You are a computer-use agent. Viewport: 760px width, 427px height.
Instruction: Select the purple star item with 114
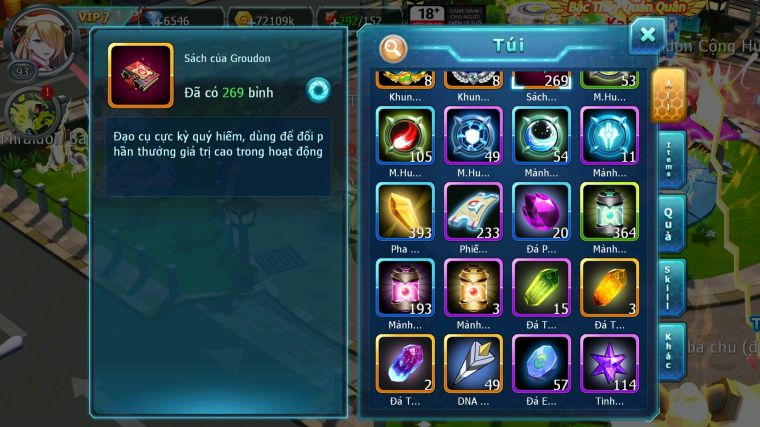point(609,363)
